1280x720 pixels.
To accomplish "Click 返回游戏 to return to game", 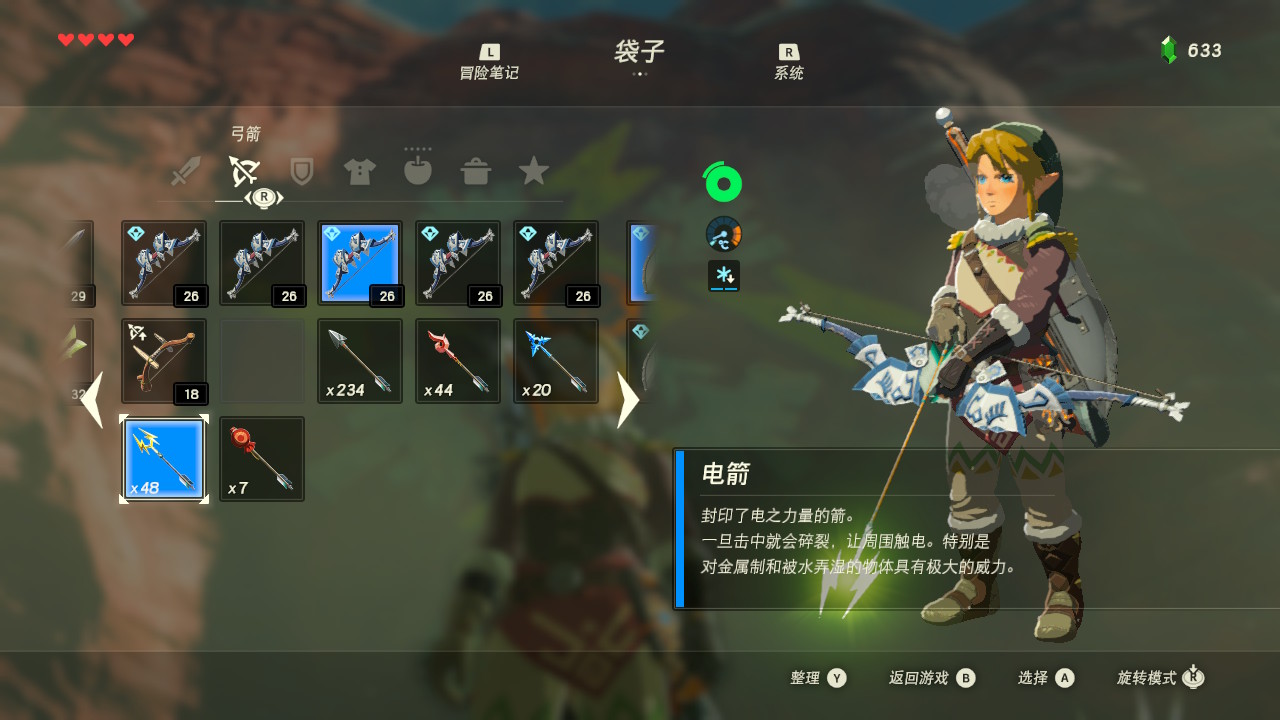I will (931, 678).
